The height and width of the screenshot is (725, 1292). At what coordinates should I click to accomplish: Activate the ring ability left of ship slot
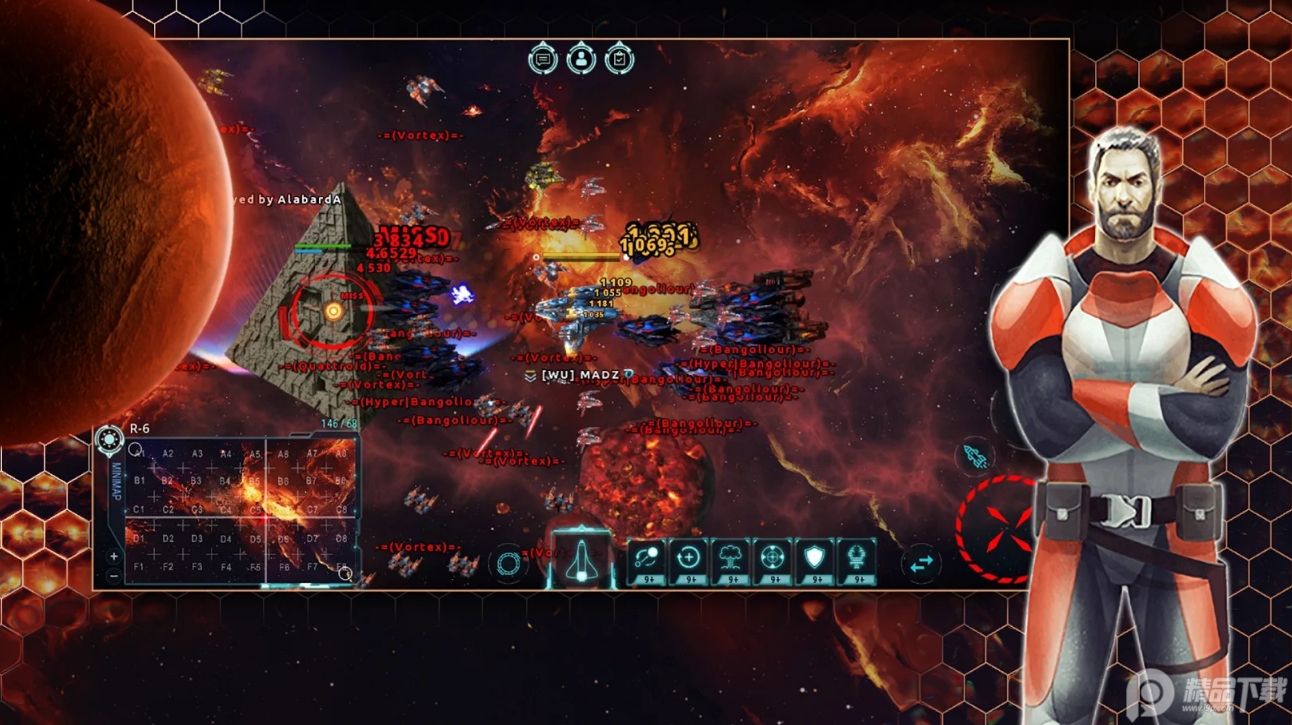click(x=508, y=563)
